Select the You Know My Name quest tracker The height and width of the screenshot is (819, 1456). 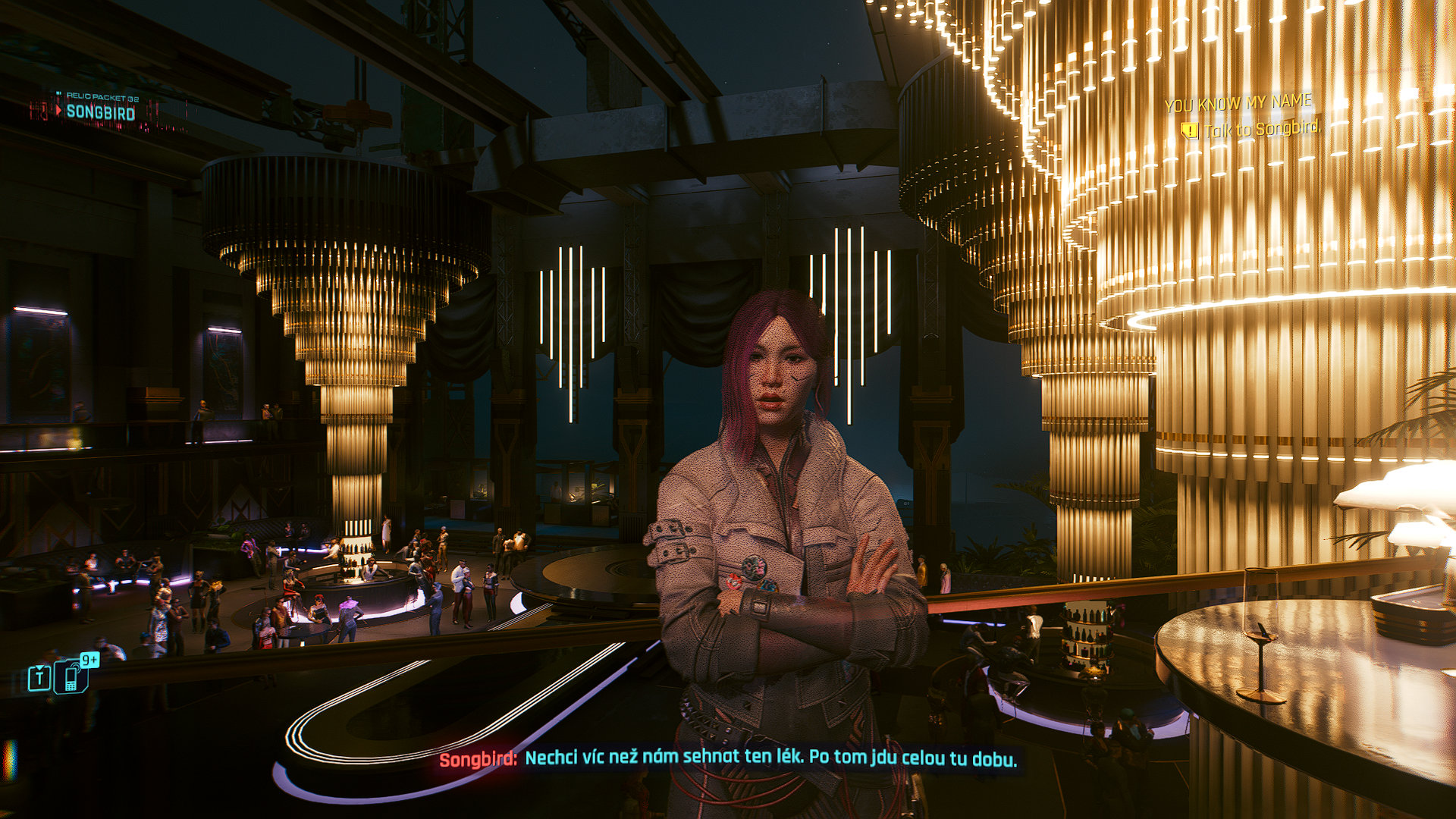tap(1238, 103)
